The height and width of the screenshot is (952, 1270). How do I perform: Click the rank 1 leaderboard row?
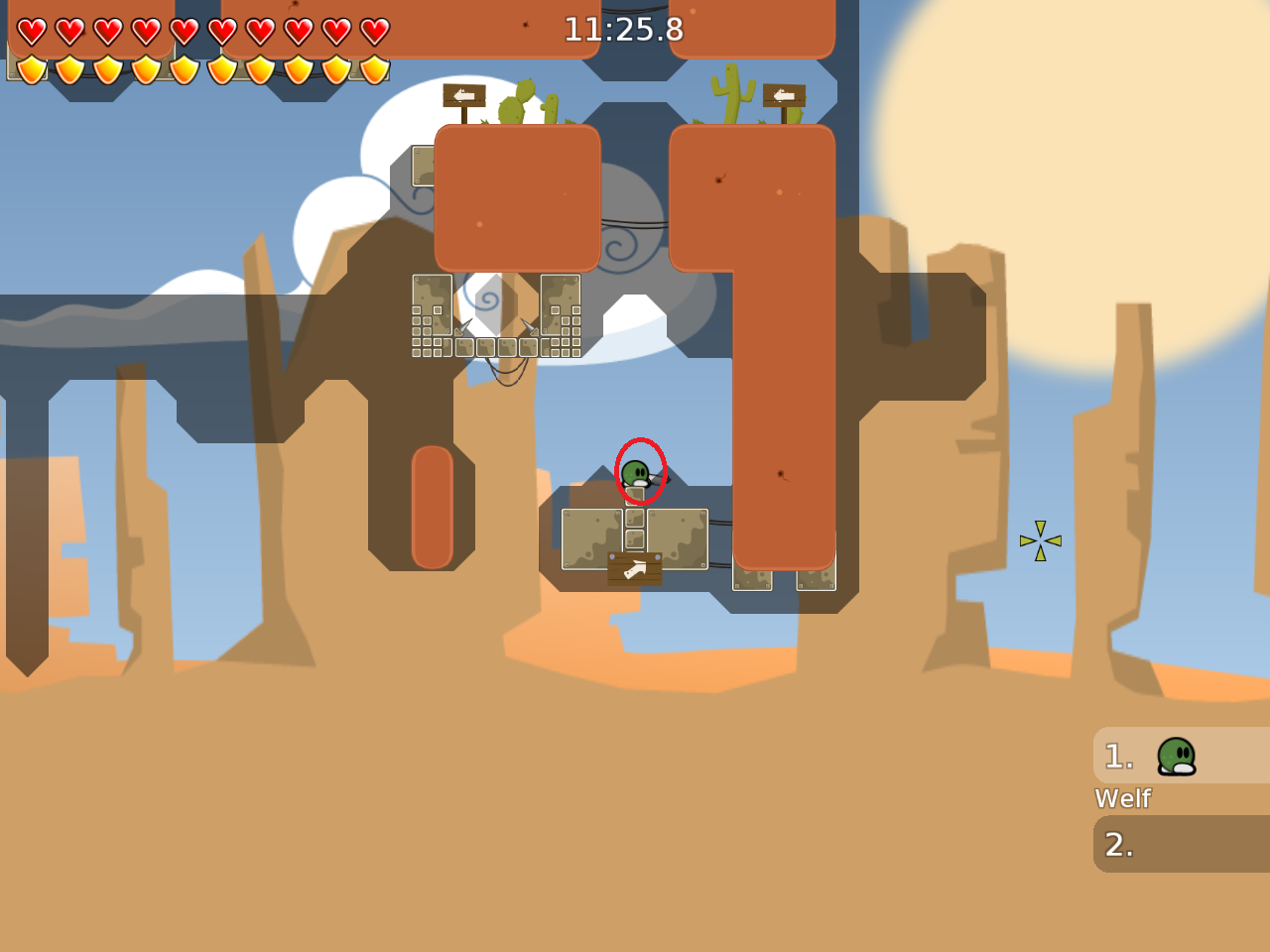click(x=1181, y=756)
